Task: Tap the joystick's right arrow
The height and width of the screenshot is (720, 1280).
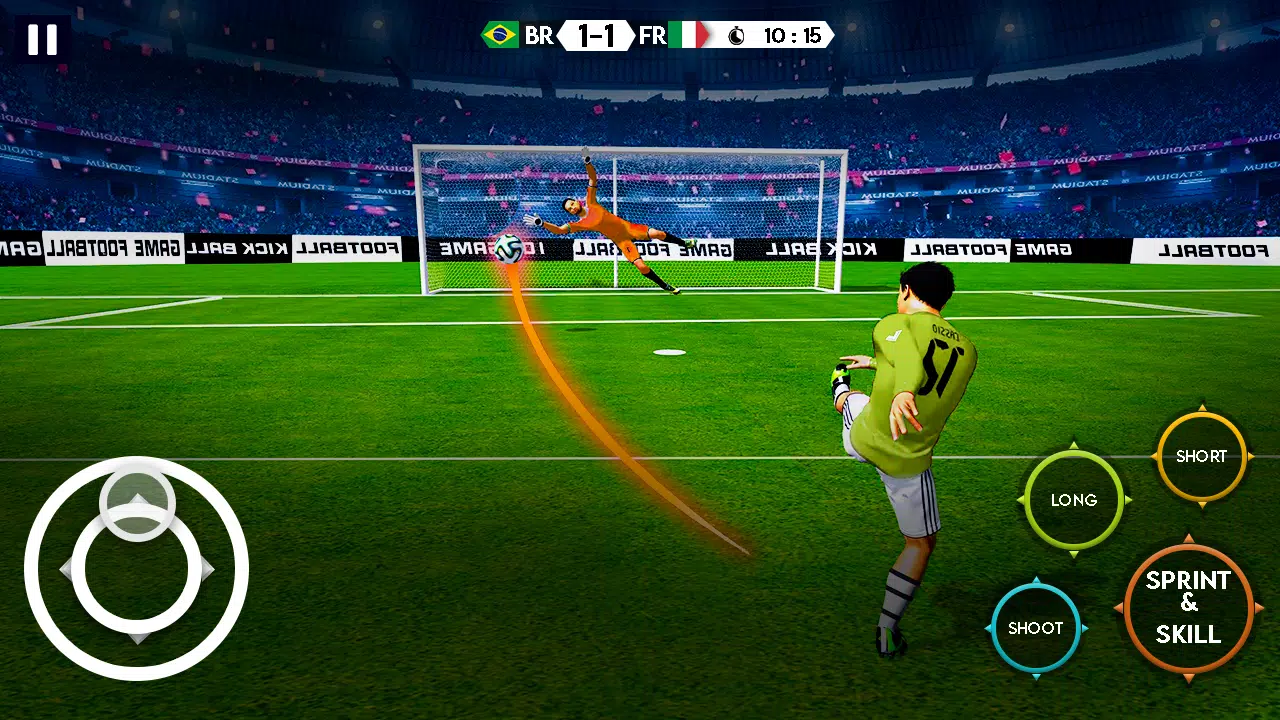Action: [207, 569]
